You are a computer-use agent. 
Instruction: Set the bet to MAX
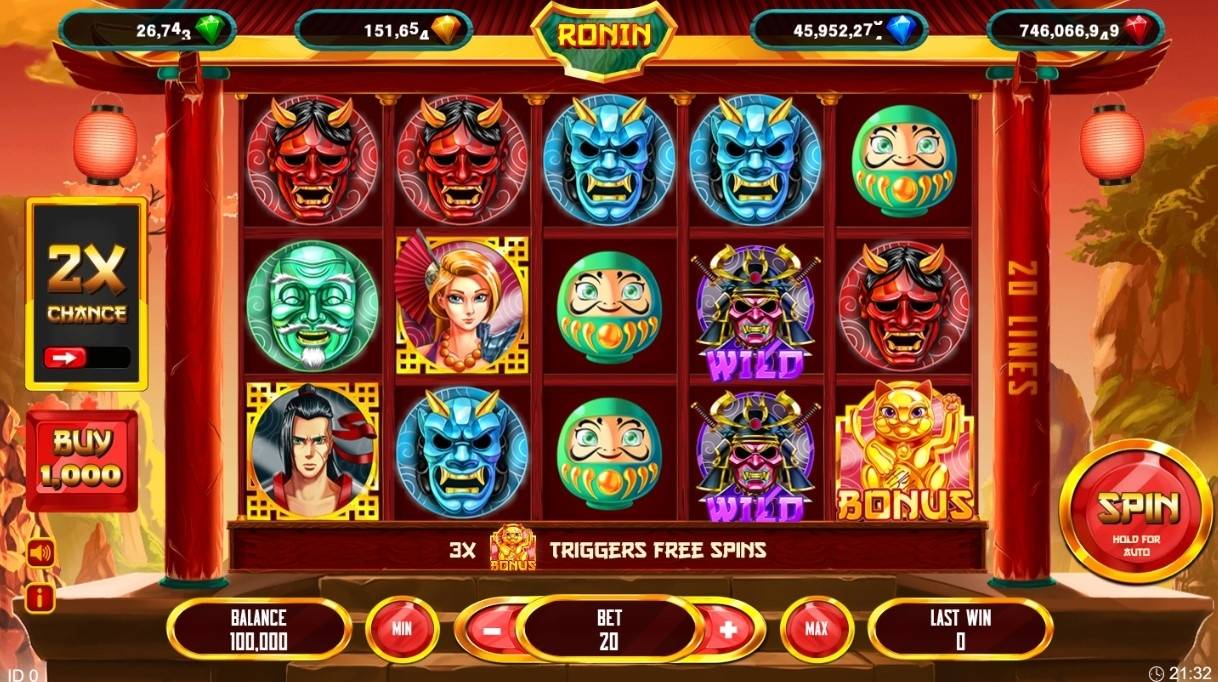click(x=816, y=629)
